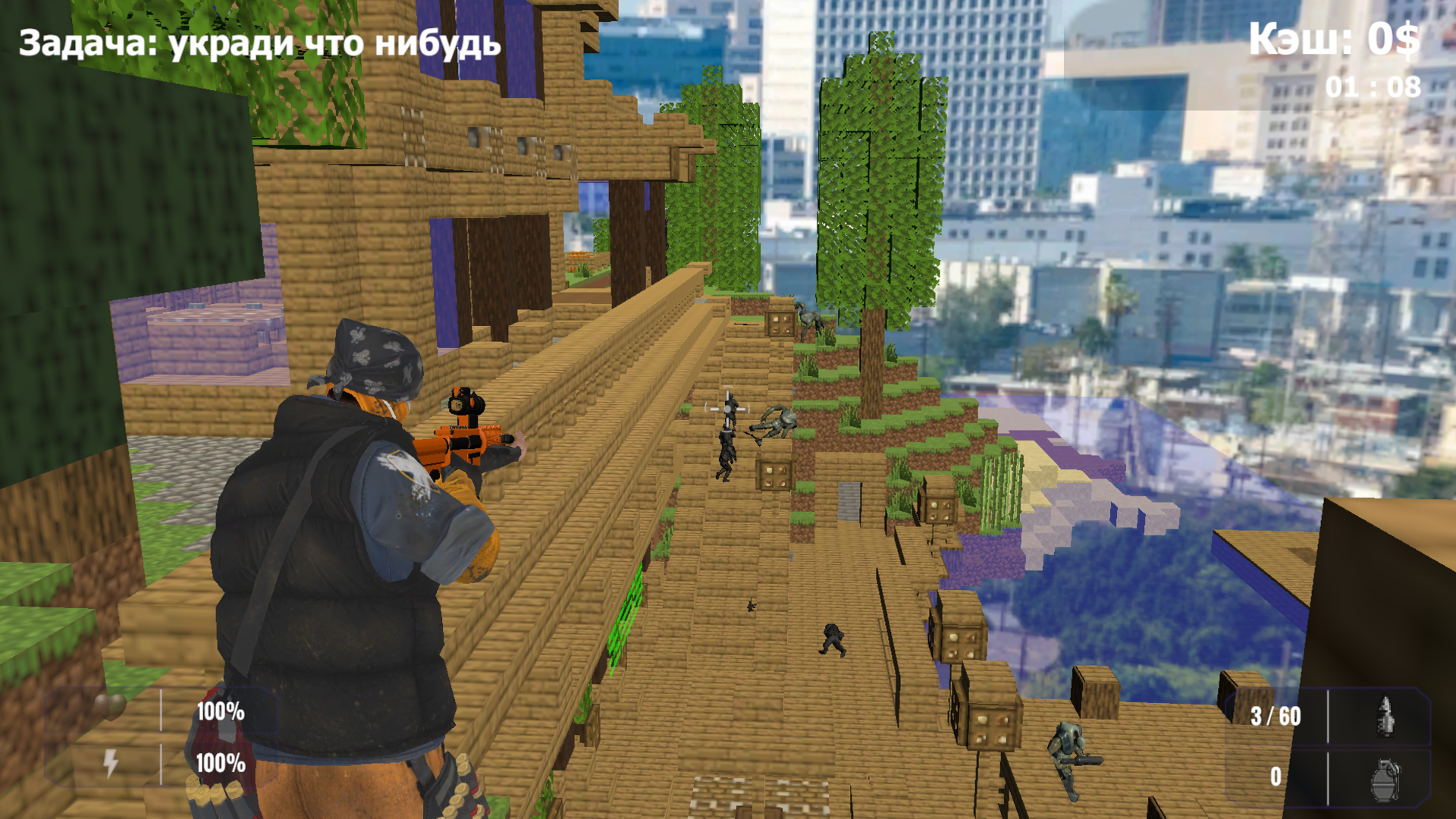This screenshot has height=819, width=1456.
Task: Click the lightning energy icon
Action: (110, 764)
